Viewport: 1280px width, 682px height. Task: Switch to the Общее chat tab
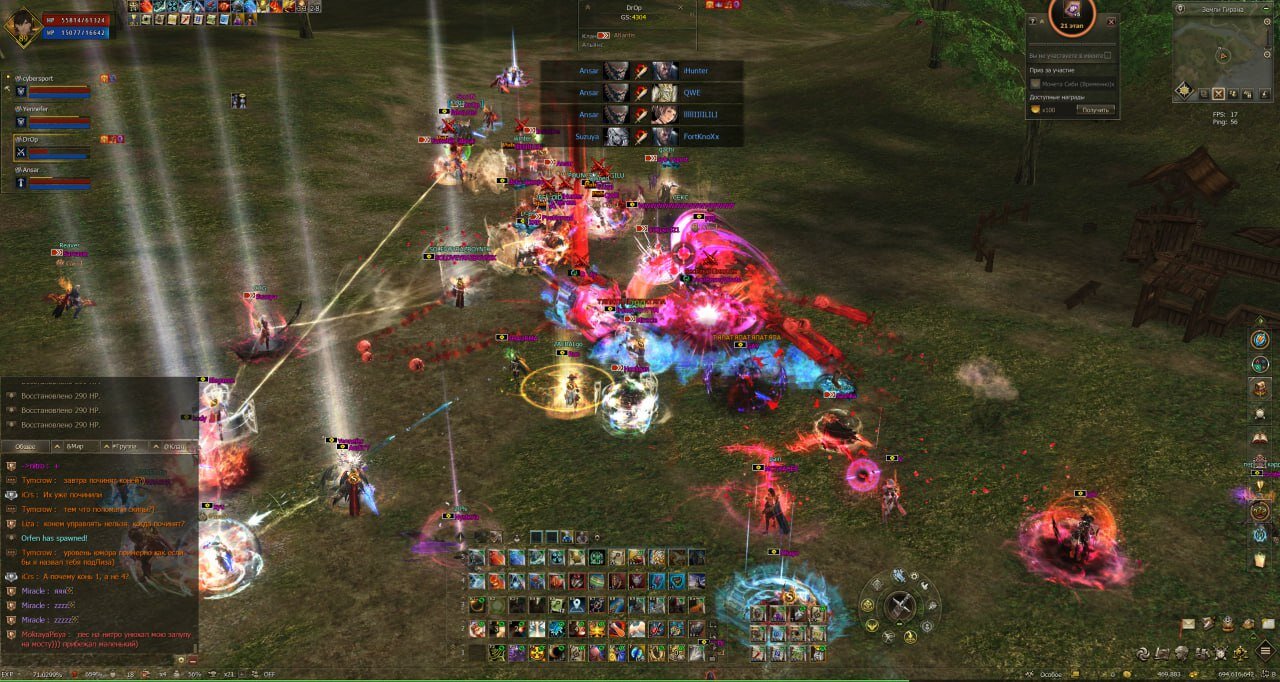tap(27, 446)
